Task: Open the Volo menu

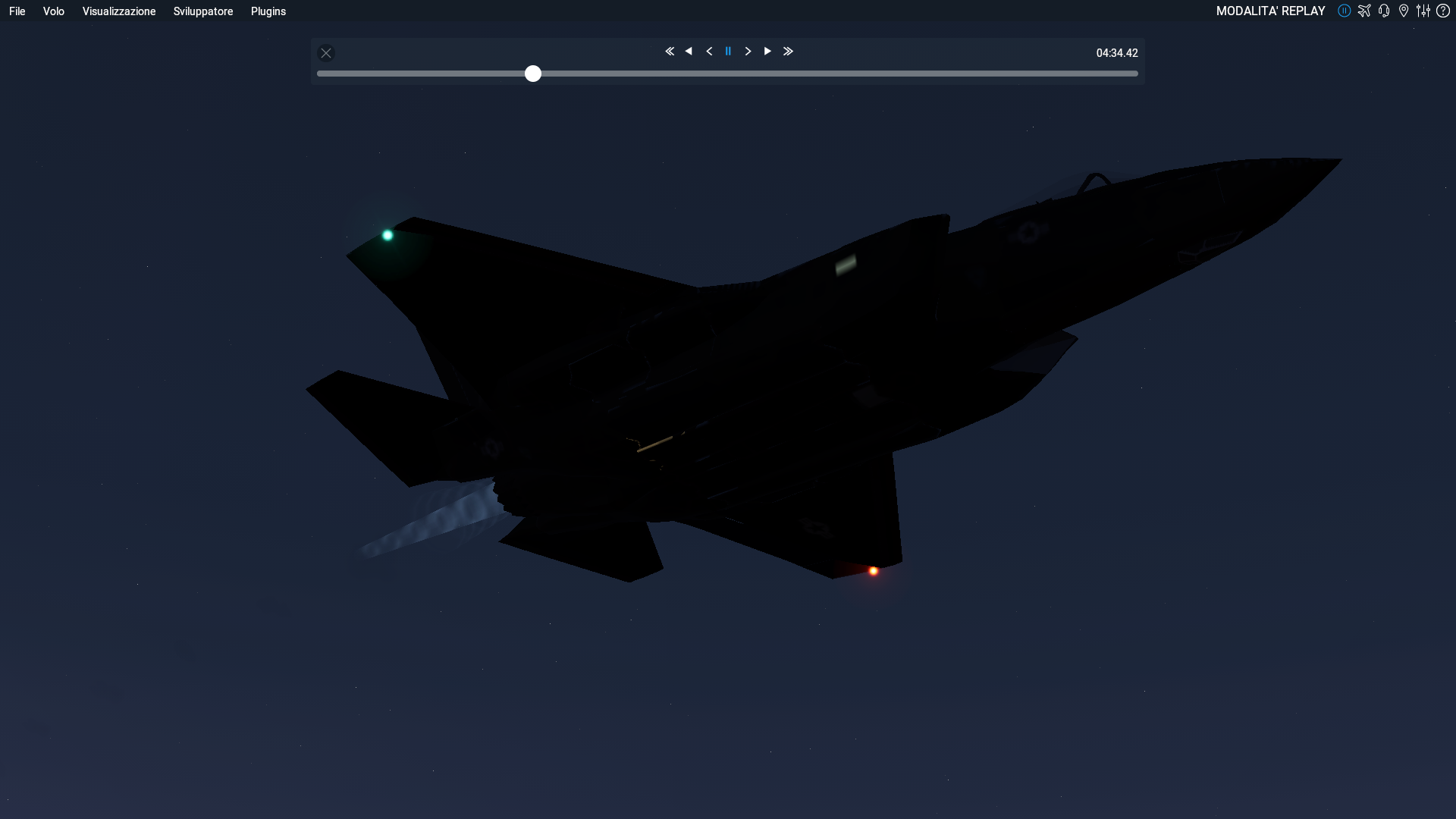Action: tap(53, 11)
